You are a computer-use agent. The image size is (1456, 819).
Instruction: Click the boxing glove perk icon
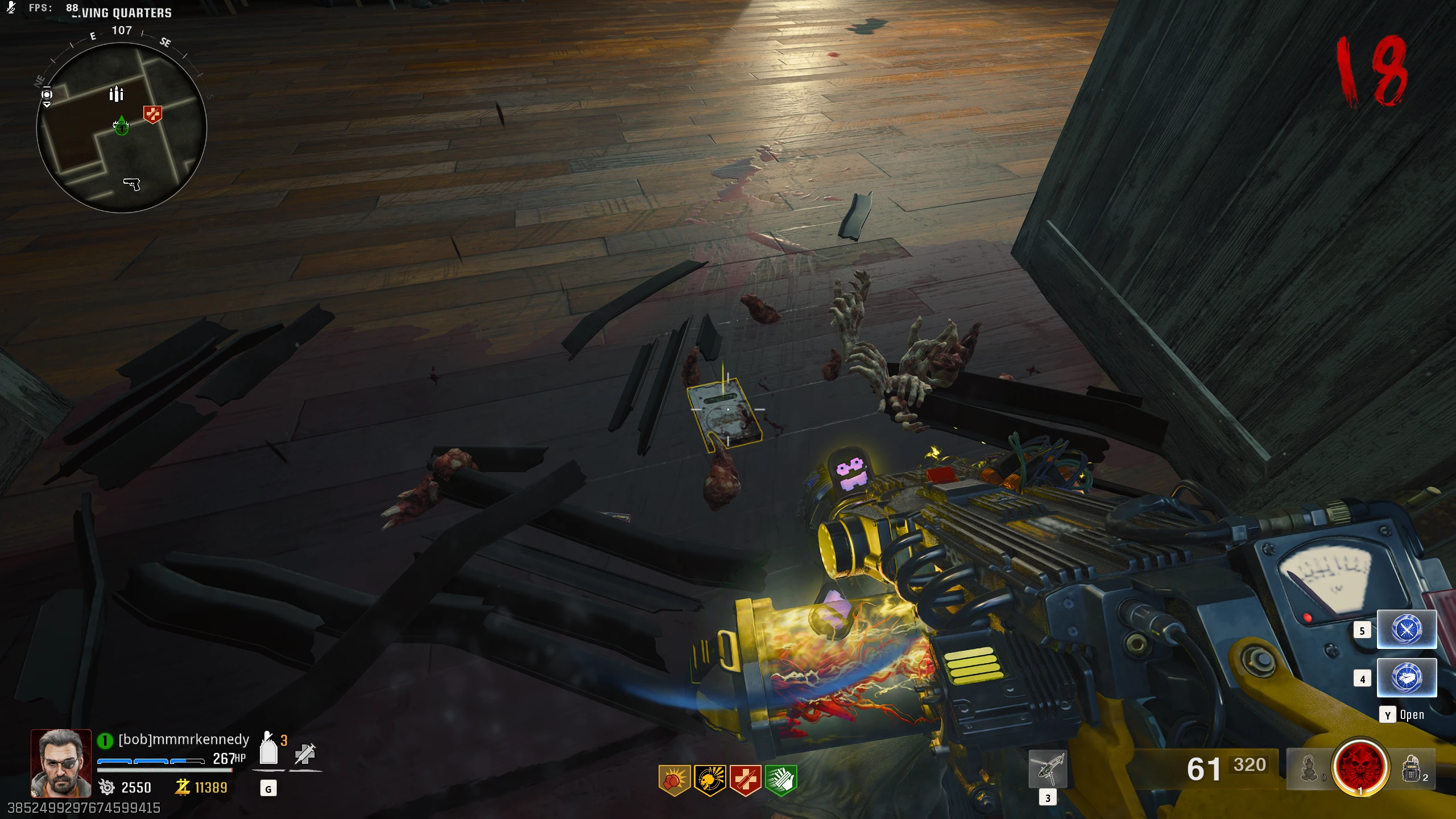[x=674, y=780]
